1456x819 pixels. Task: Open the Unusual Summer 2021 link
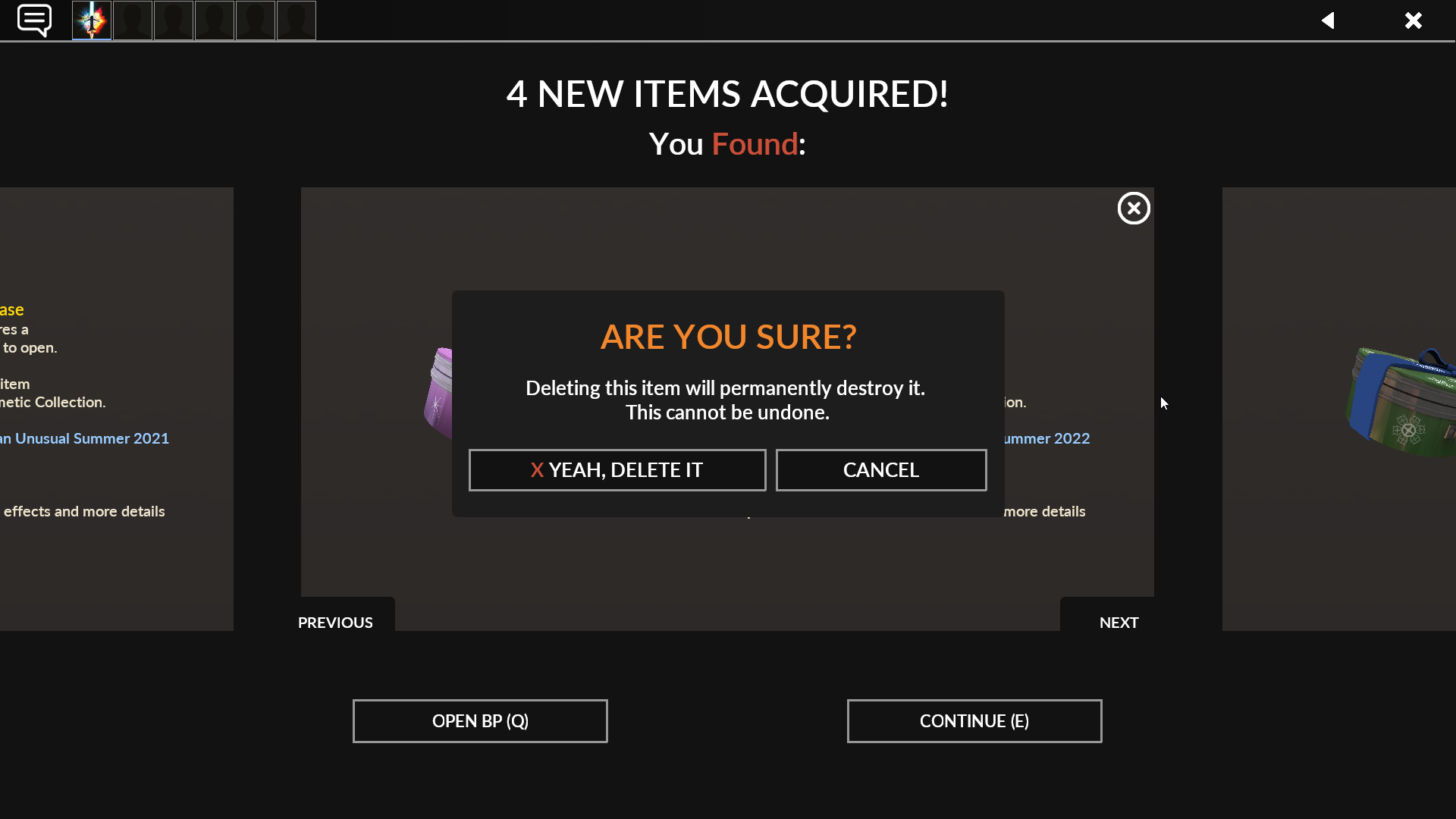point(83,438)
